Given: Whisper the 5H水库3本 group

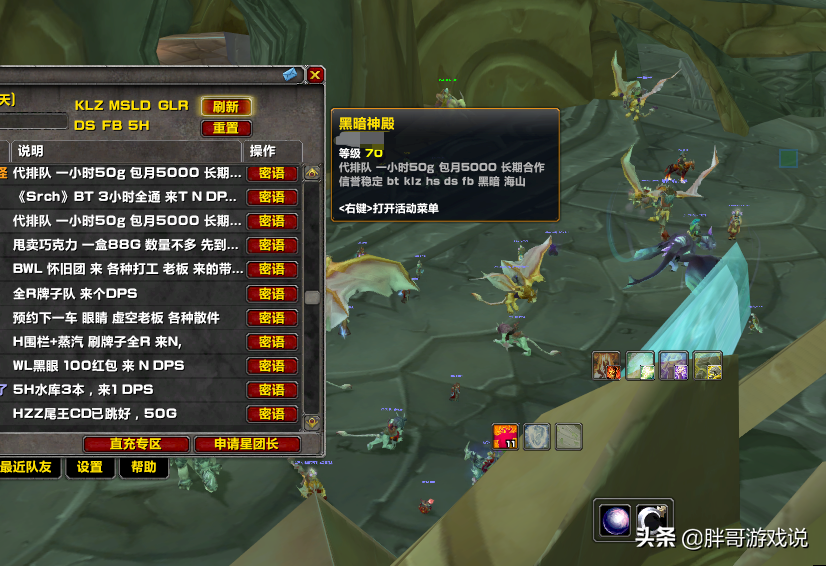Looking at the screenshot, I should pyautogui.click(x=272, y=389).
